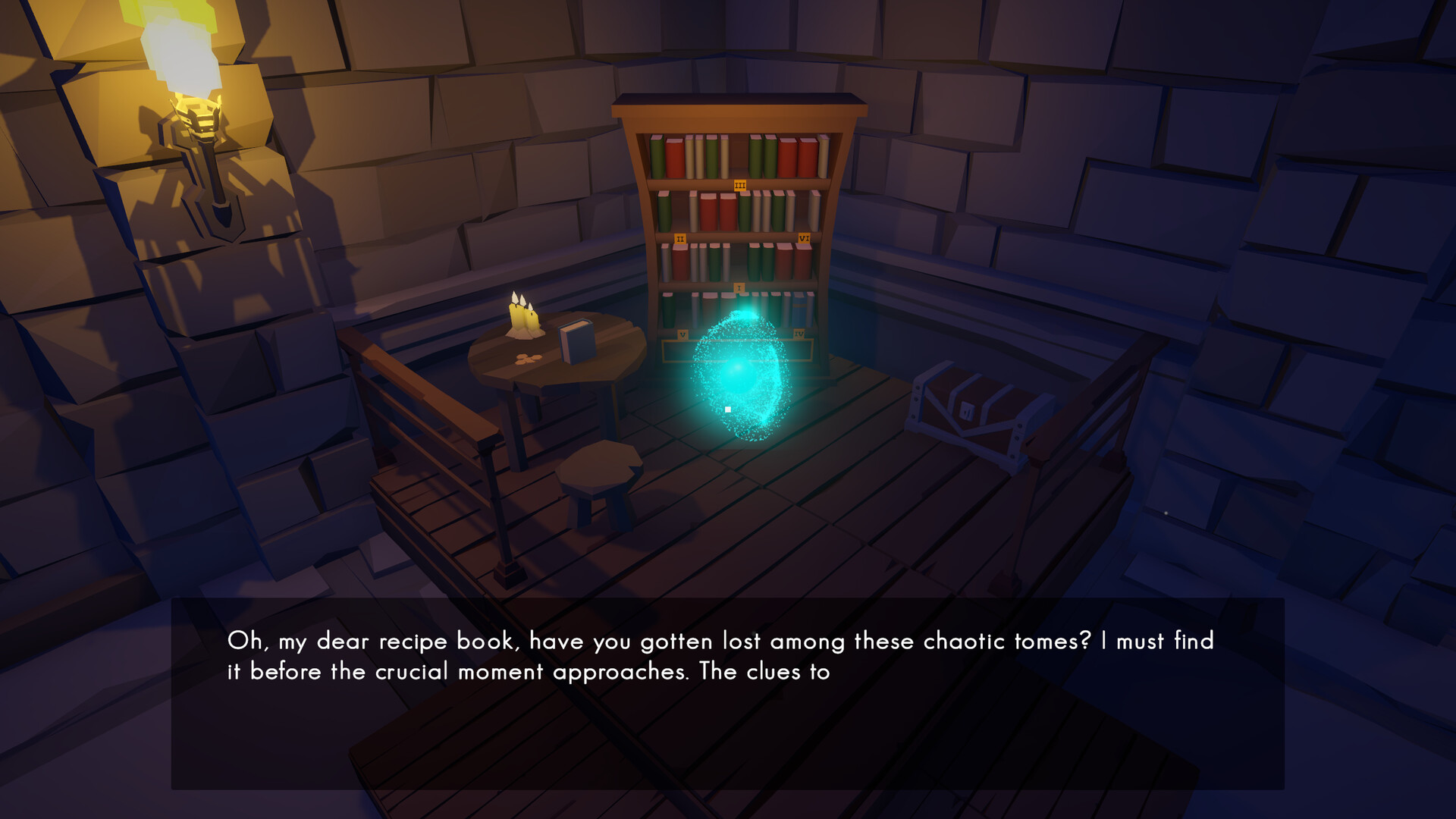Click the white crosshair dot
This screenshot has height=819, width=1456.
tap(726, 409)
